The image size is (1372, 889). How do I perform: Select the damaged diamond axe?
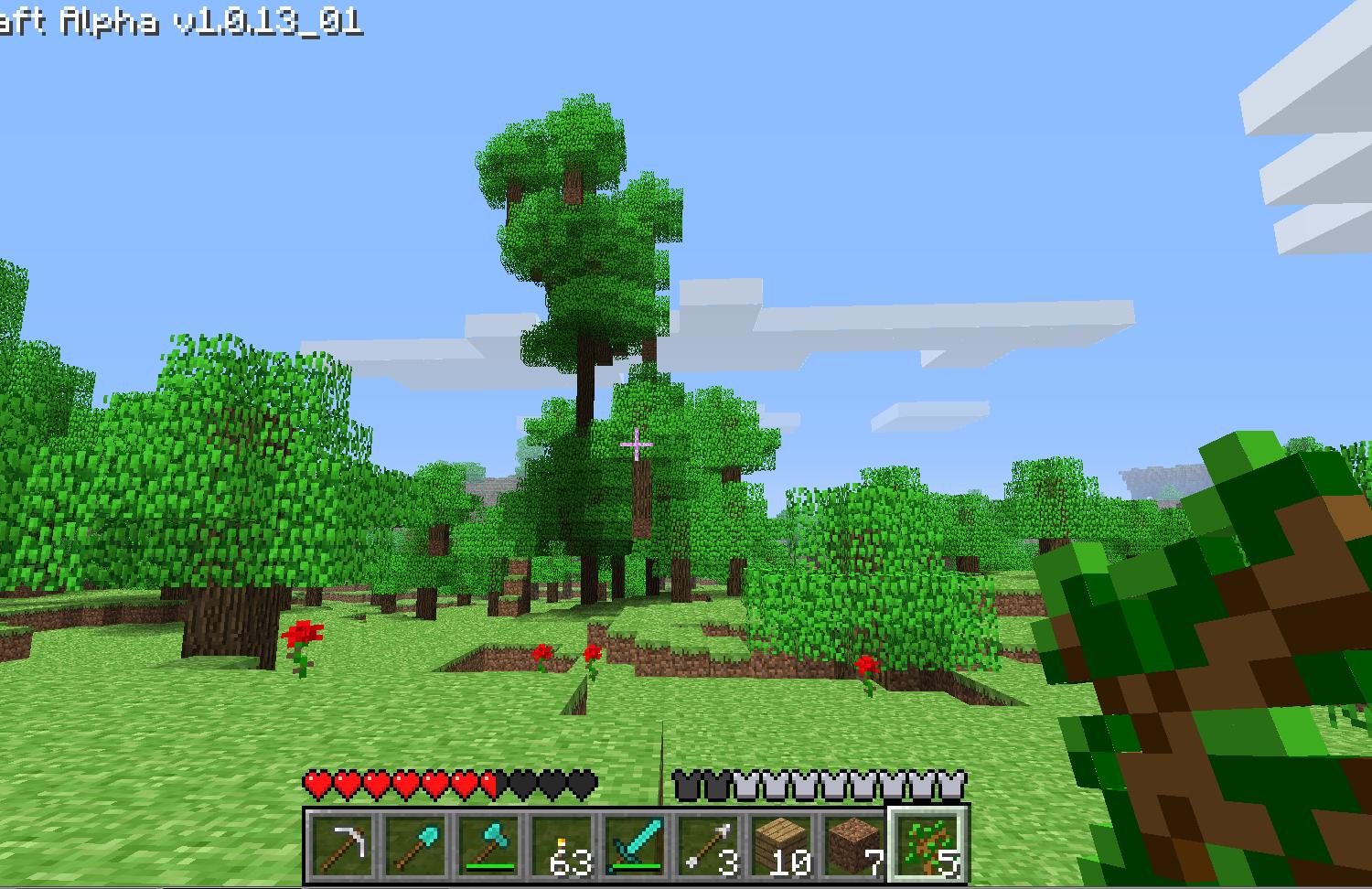click(x=488, y=846)
